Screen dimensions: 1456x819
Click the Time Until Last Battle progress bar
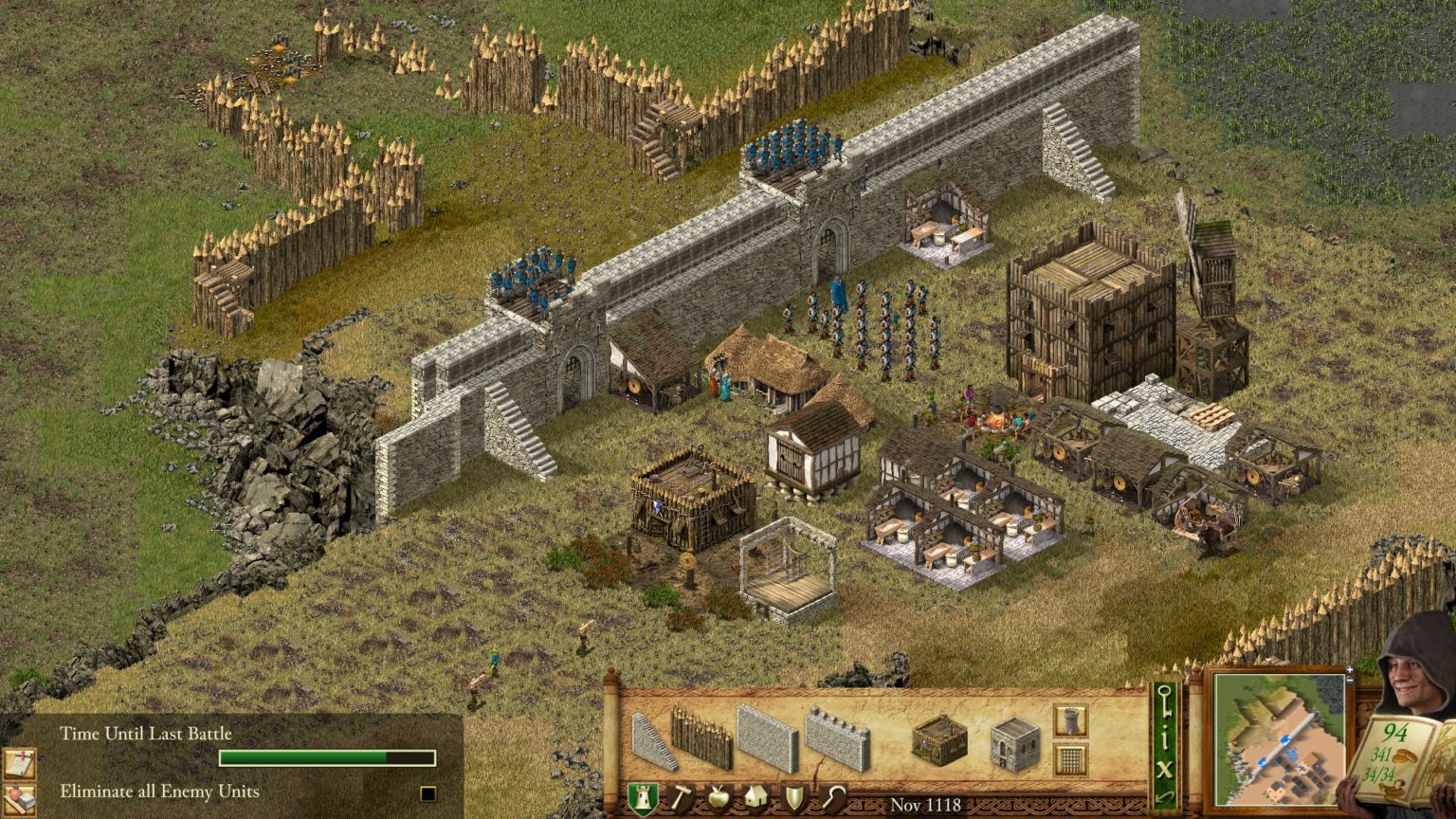327,756
